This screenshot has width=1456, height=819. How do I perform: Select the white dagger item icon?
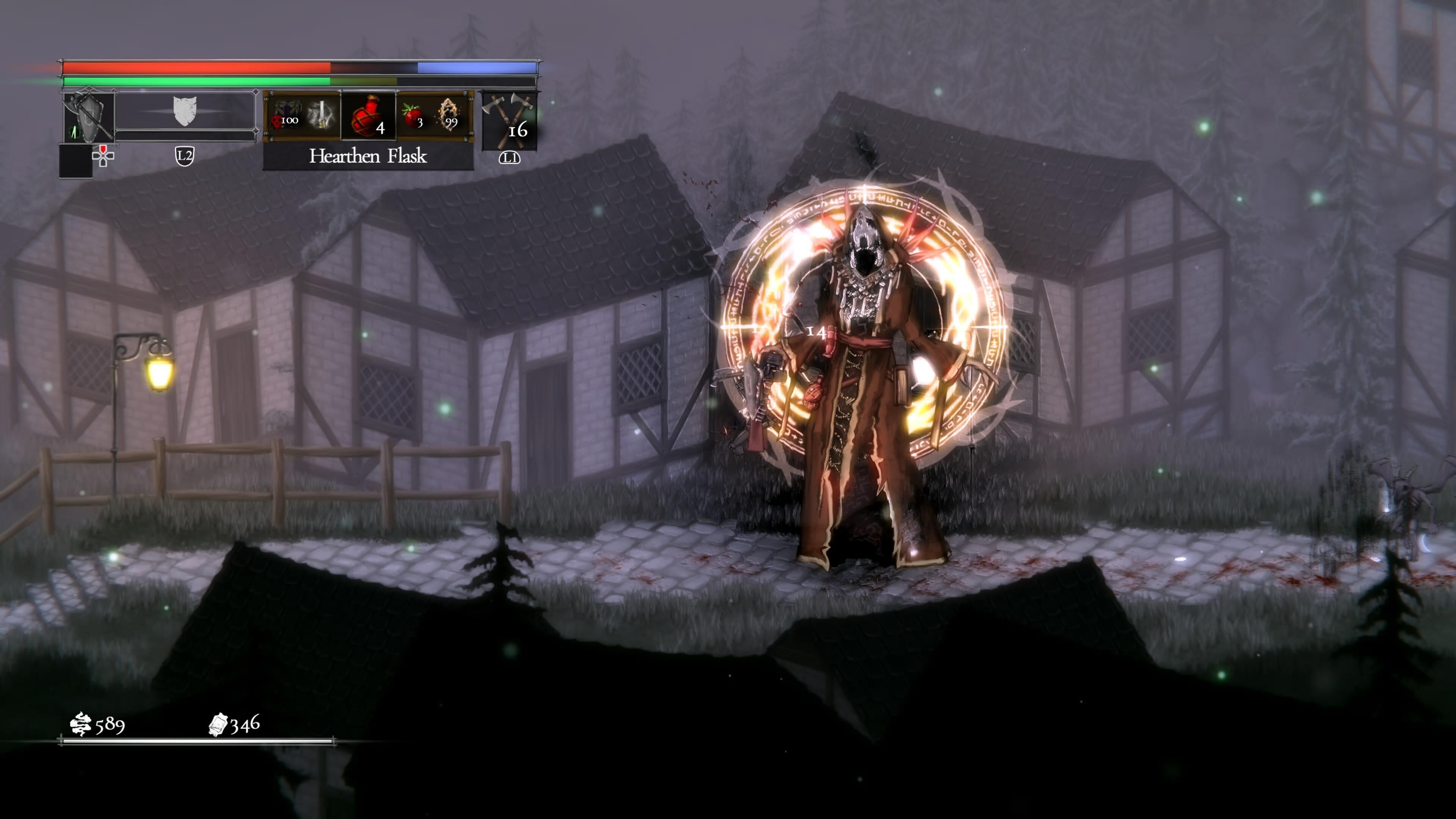[321, 115]
